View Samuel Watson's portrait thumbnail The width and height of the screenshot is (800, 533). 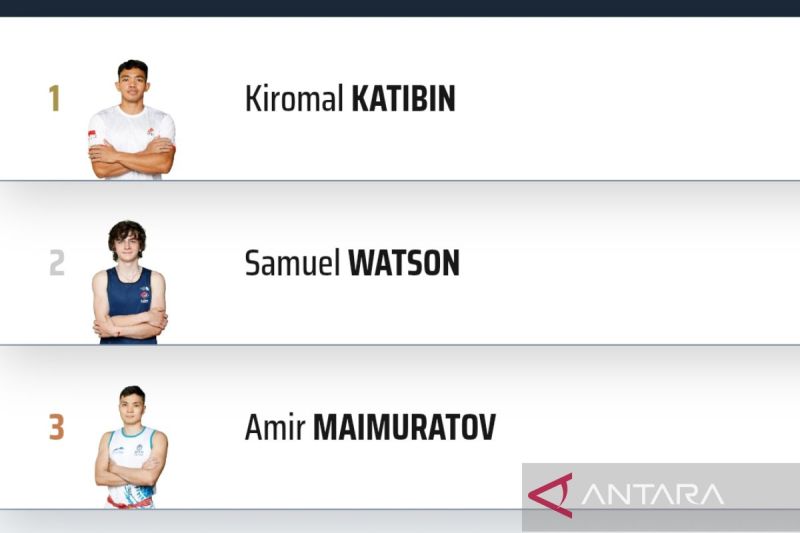coord(129,283)
